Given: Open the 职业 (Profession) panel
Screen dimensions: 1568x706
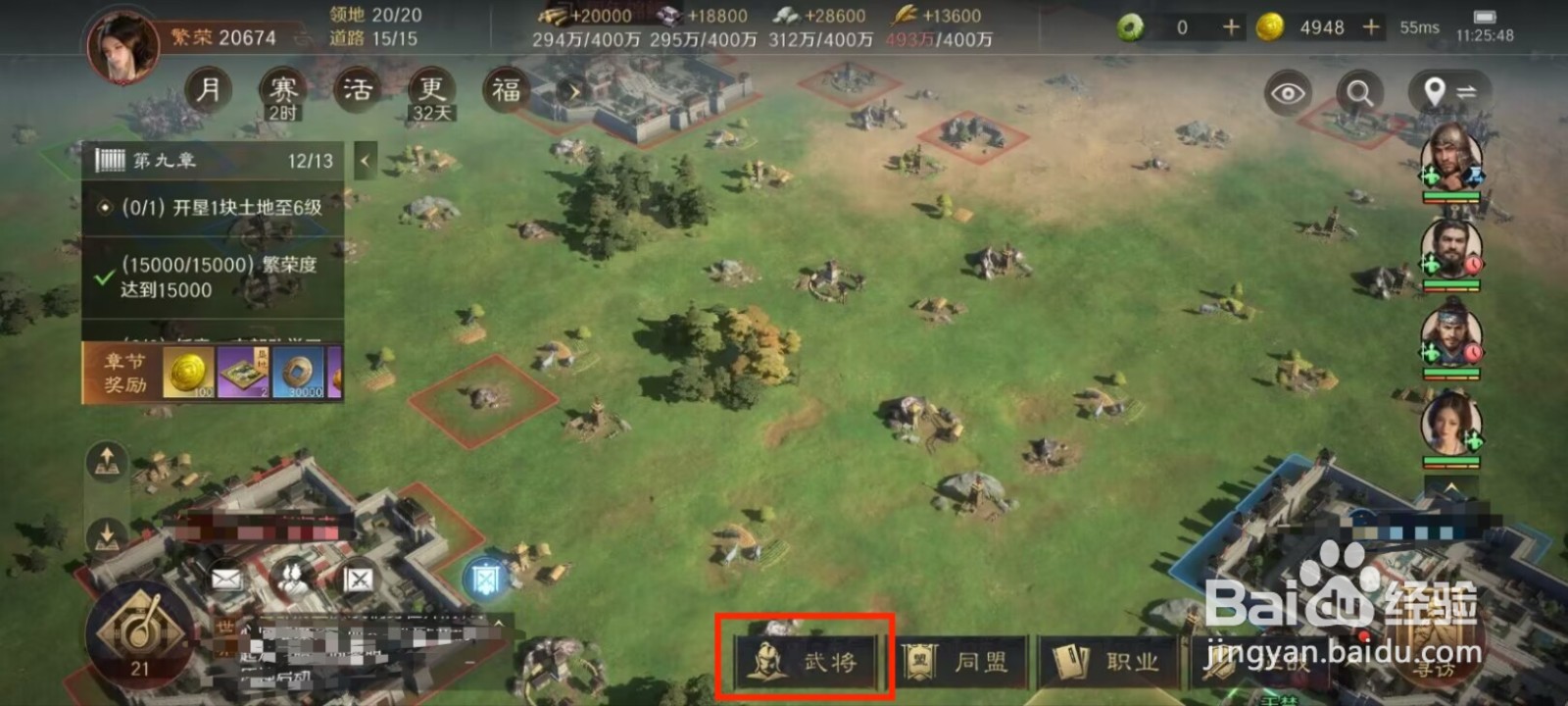Looking at the screenshot, I should click(1112, 660).
